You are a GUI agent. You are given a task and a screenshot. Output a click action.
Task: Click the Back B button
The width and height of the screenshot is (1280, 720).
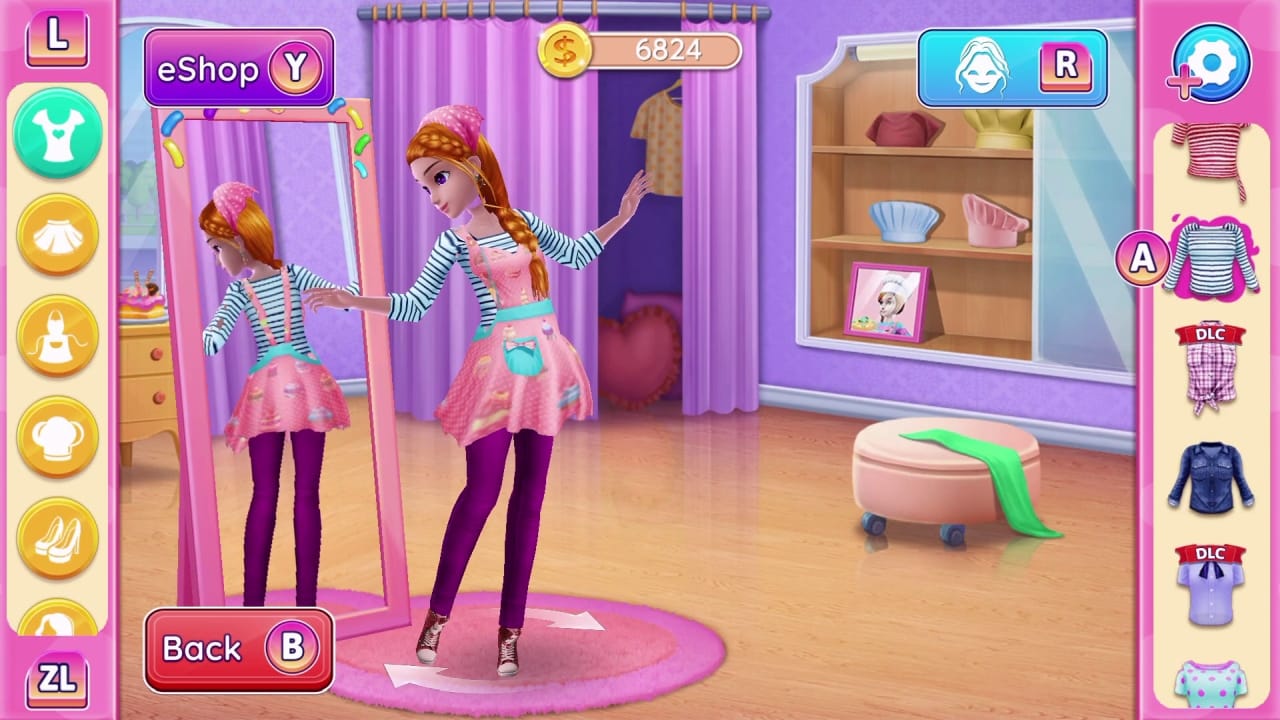pos(238,648)
